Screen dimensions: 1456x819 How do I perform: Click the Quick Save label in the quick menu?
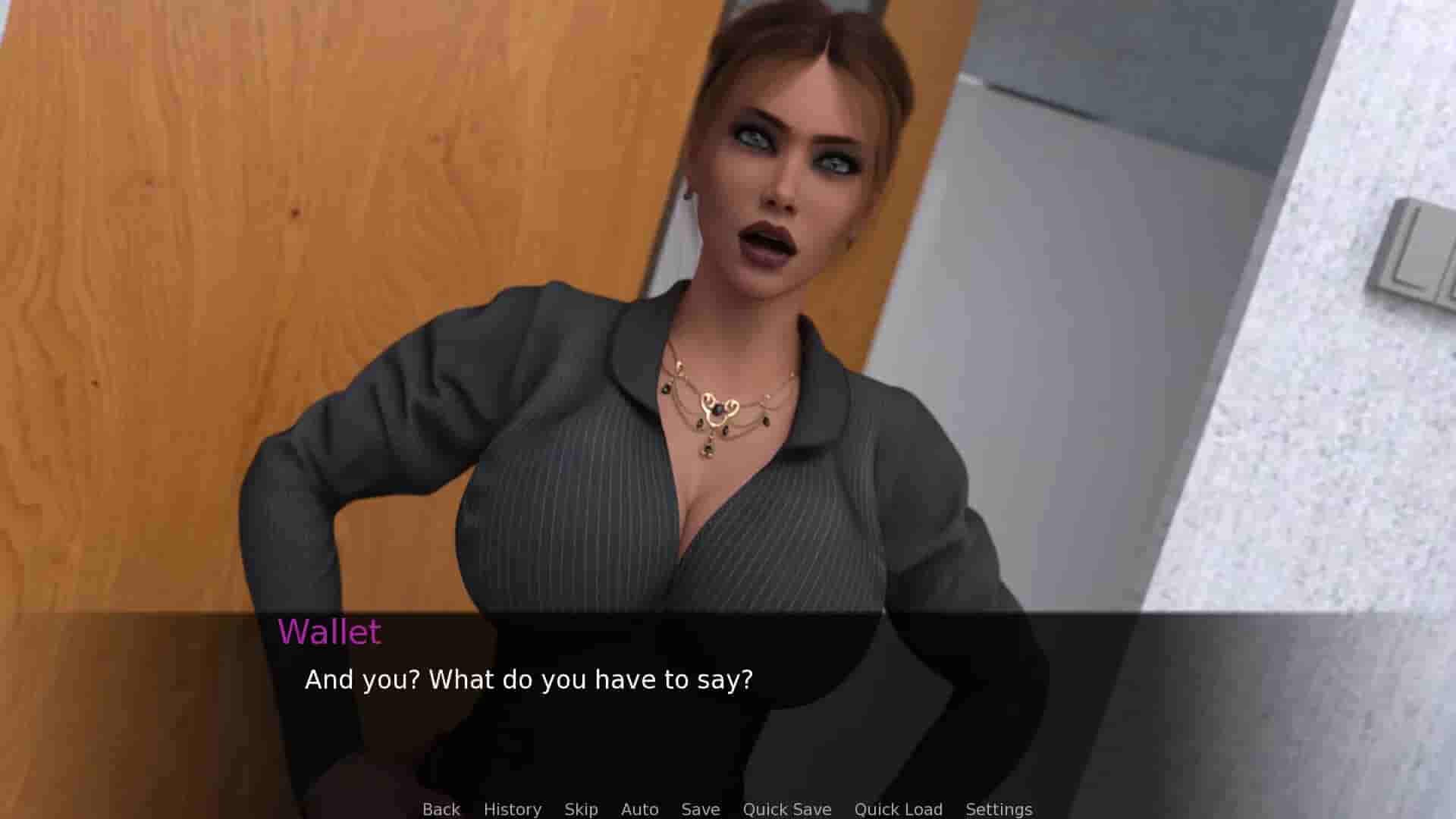787,808
